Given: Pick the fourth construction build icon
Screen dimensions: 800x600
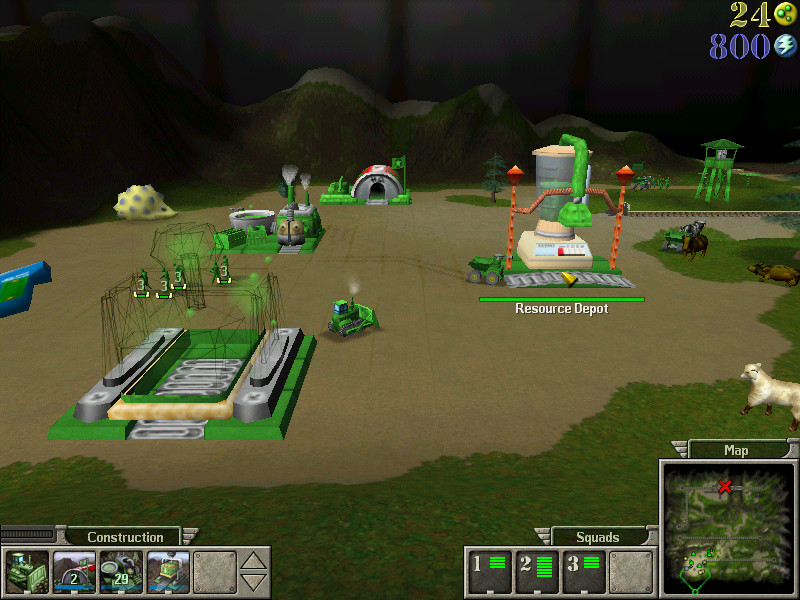Looking at the screenshot, I should pos(167,571).
